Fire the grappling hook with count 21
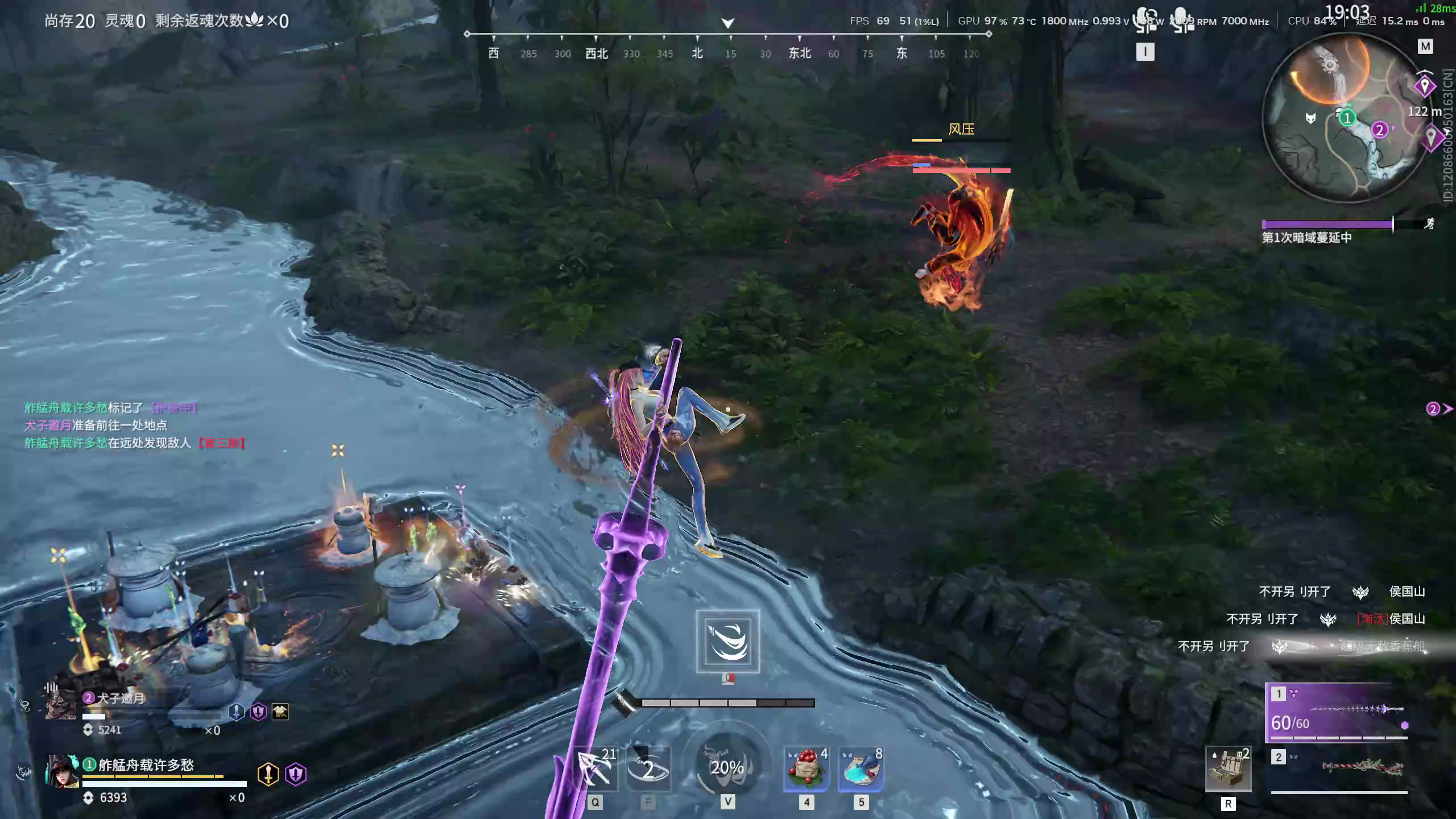 595,768
